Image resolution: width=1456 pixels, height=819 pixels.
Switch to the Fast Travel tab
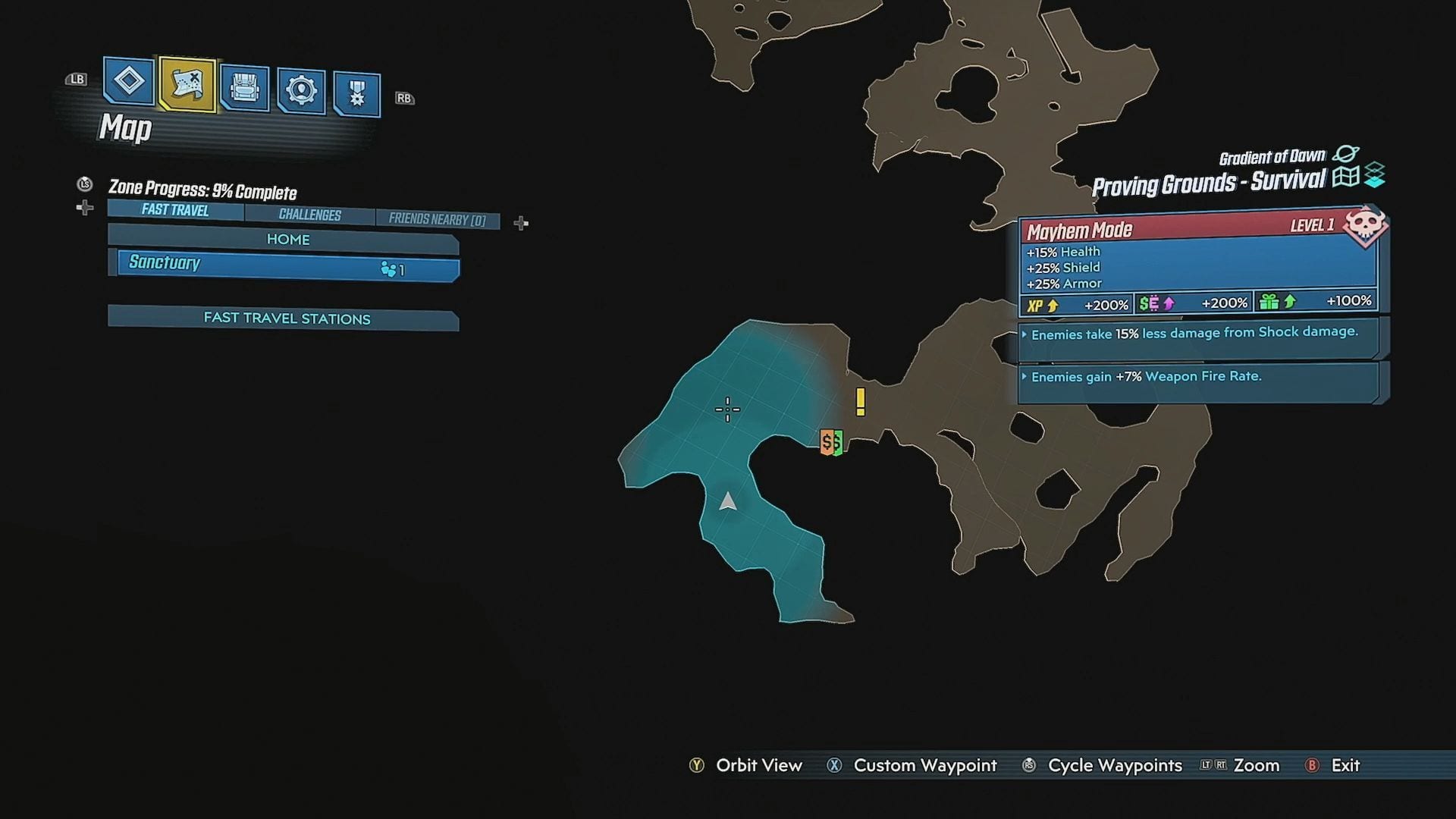(175, 210)
